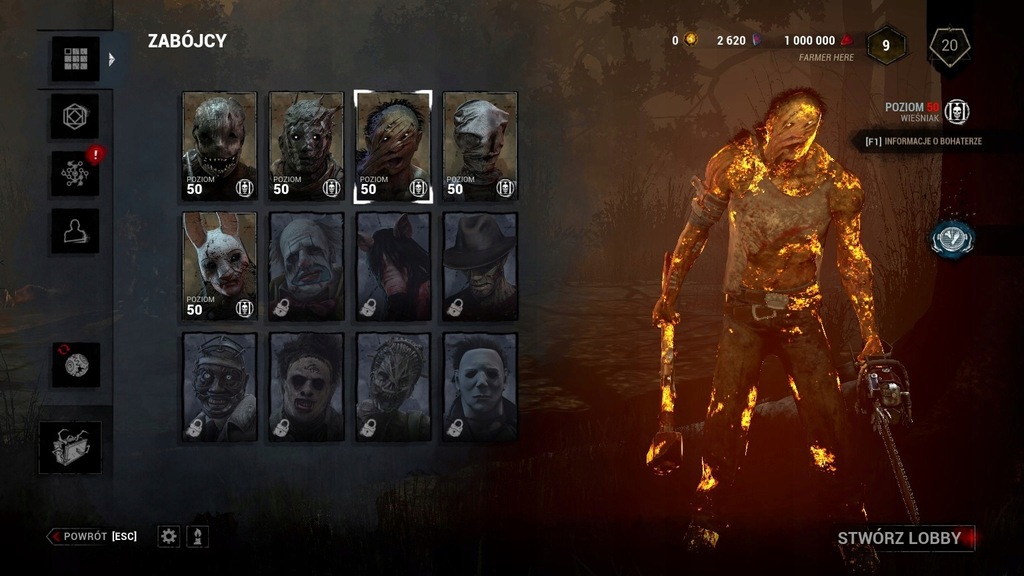The height and width of the screenshot is (576, 1024).
Task: Pick the locked white-masked Shape portrait
Action: tap(480, 387)
